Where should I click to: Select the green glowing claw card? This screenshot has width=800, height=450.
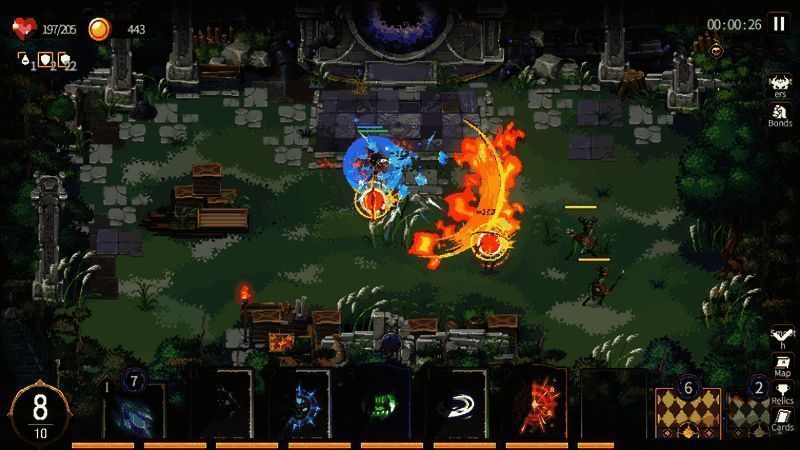[x=380, y=405]
